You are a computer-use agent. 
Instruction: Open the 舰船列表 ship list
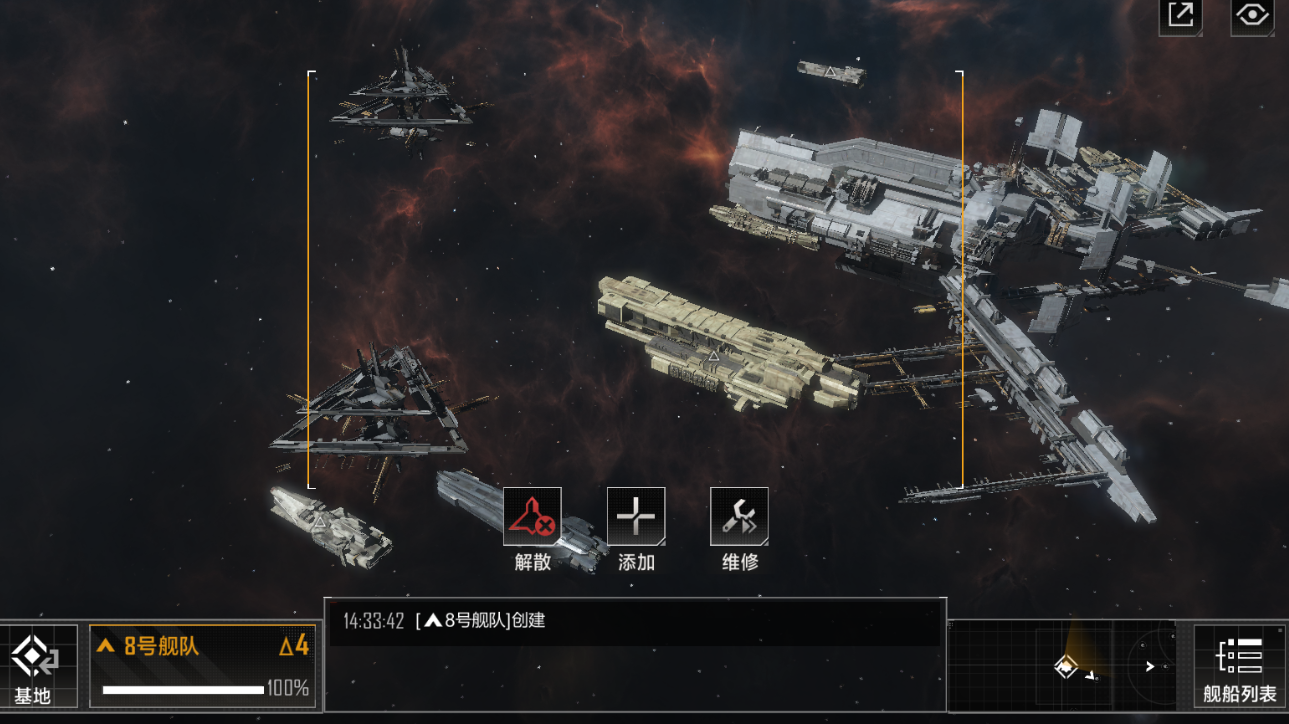(1239, 666)
